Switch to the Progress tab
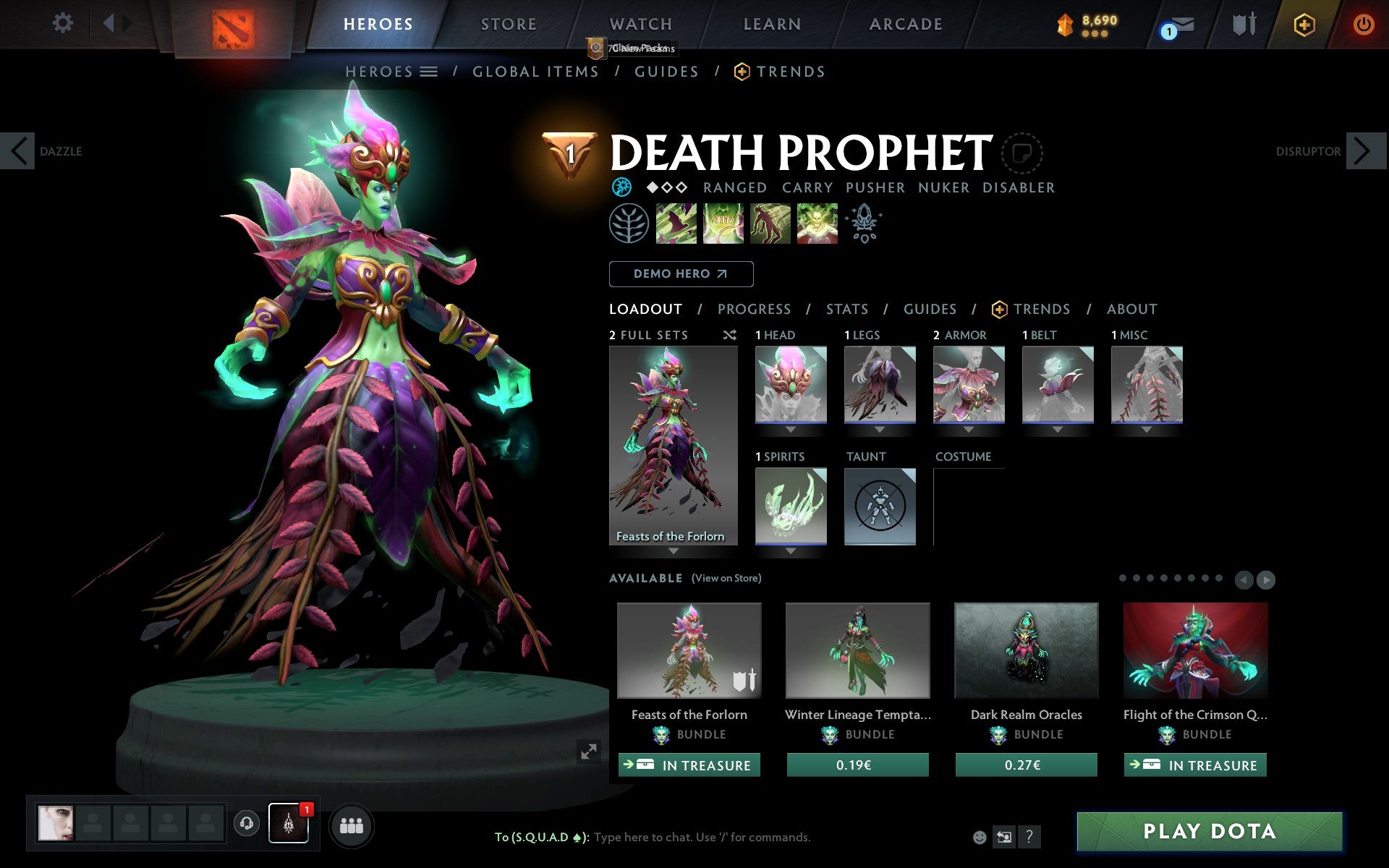 [754, 310]
